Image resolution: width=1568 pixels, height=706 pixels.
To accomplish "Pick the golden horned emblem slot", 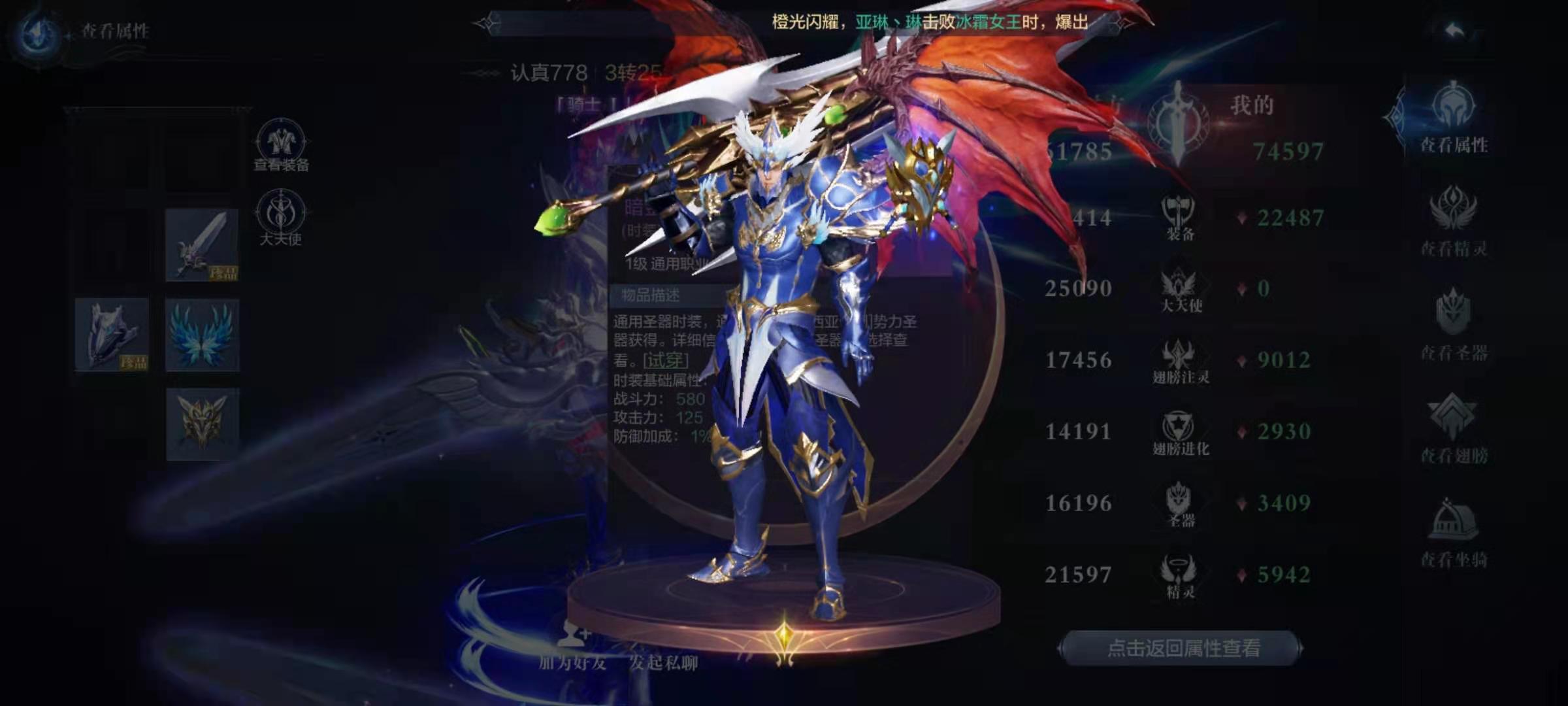I will point(202,424).
